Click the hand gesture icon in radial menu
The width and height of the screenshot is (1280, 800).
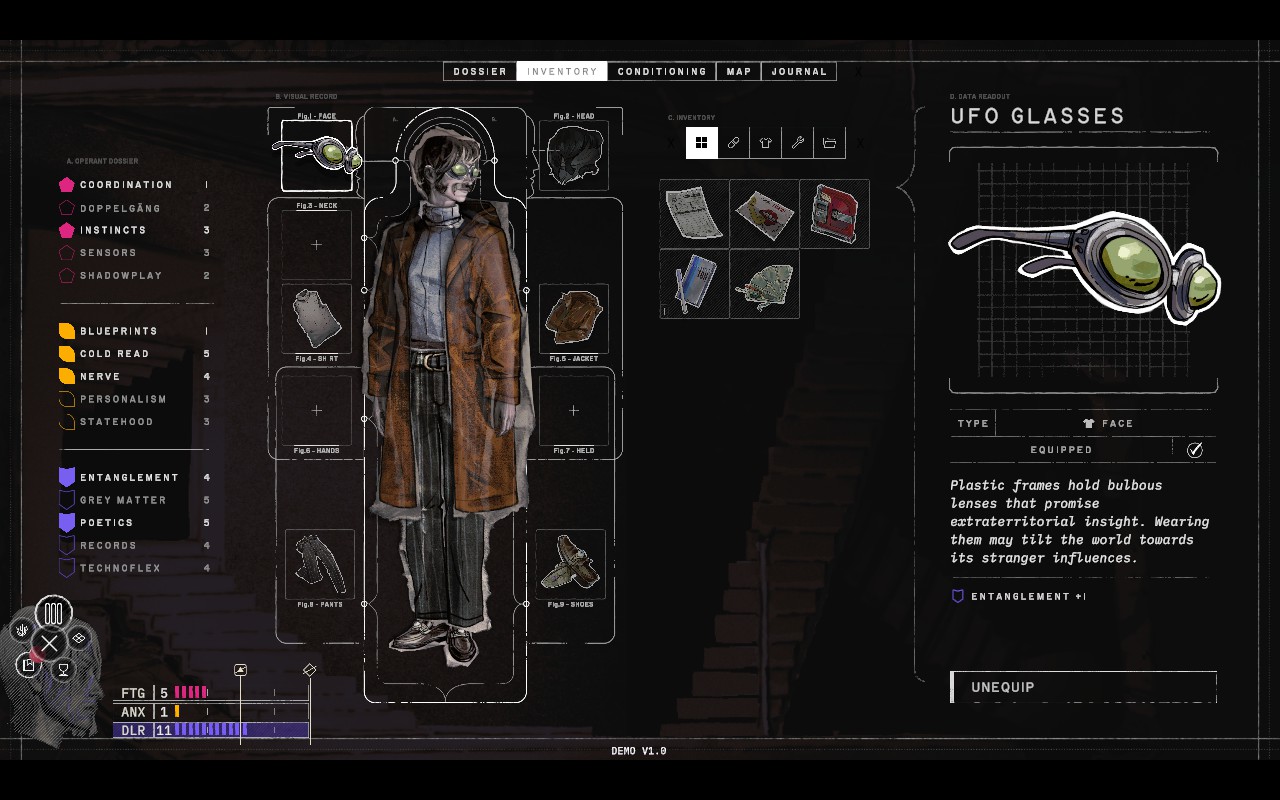[21, 629]
